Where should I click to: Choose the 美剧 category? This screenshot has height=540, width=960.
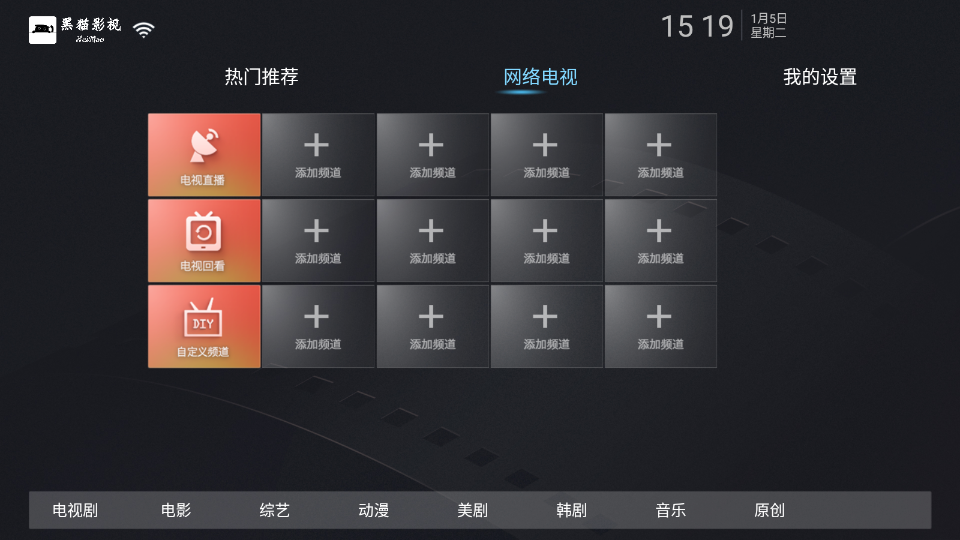click(x=472, y=510)
